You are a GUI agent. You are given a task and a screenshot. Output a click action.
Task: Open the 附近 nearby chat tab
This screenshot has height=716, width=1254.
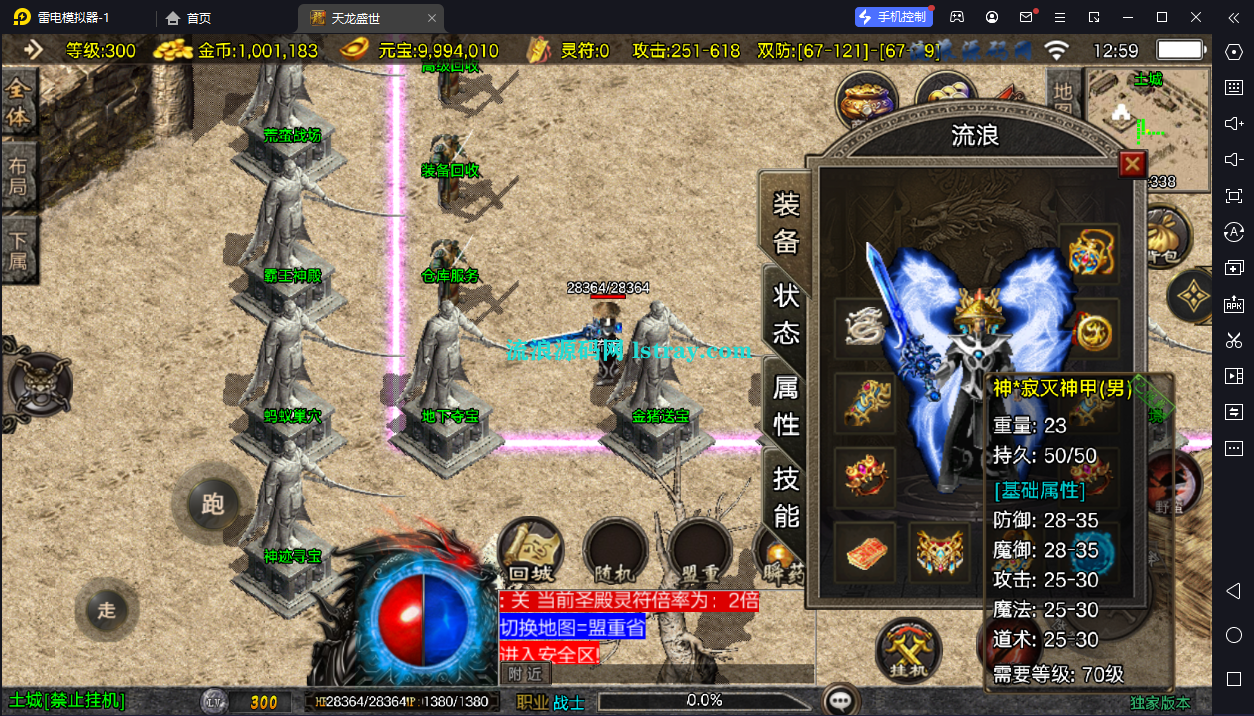(524, 674)
